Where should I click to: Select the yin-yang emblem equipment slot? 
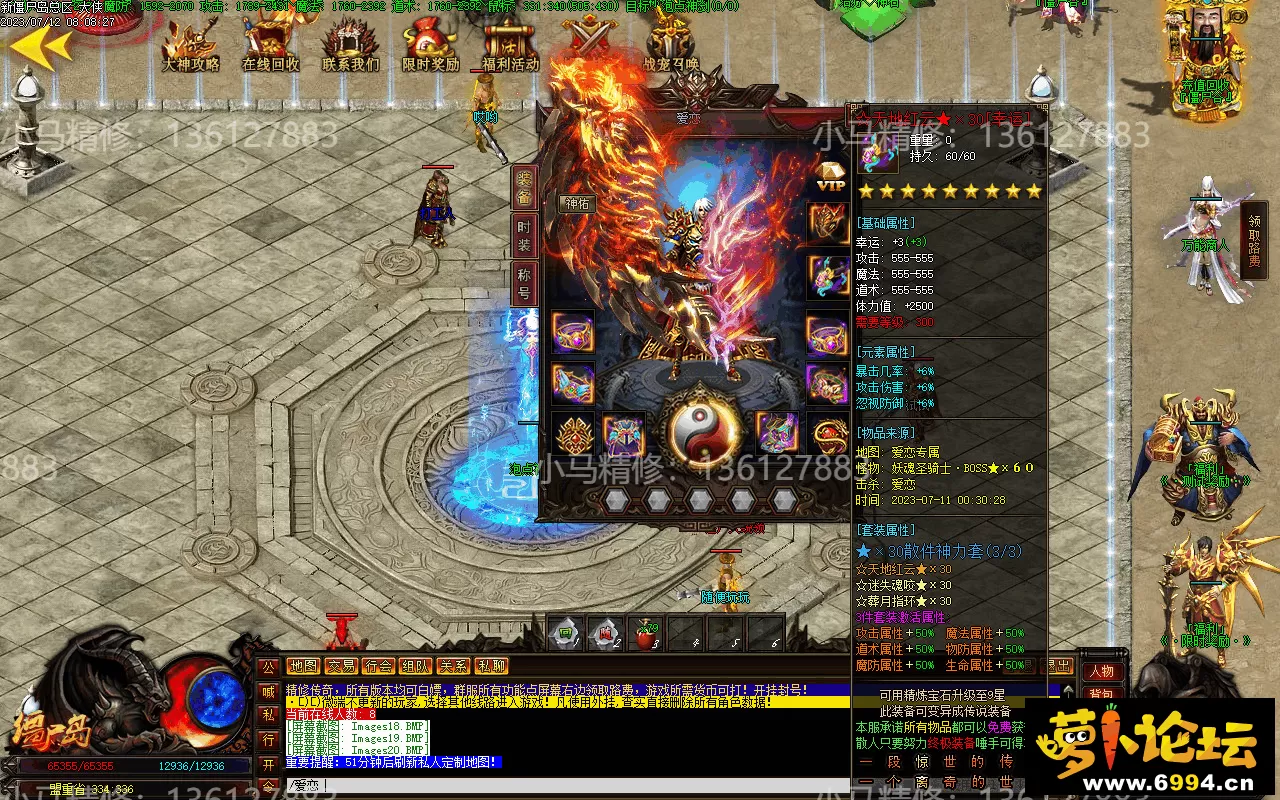[699, 430]
